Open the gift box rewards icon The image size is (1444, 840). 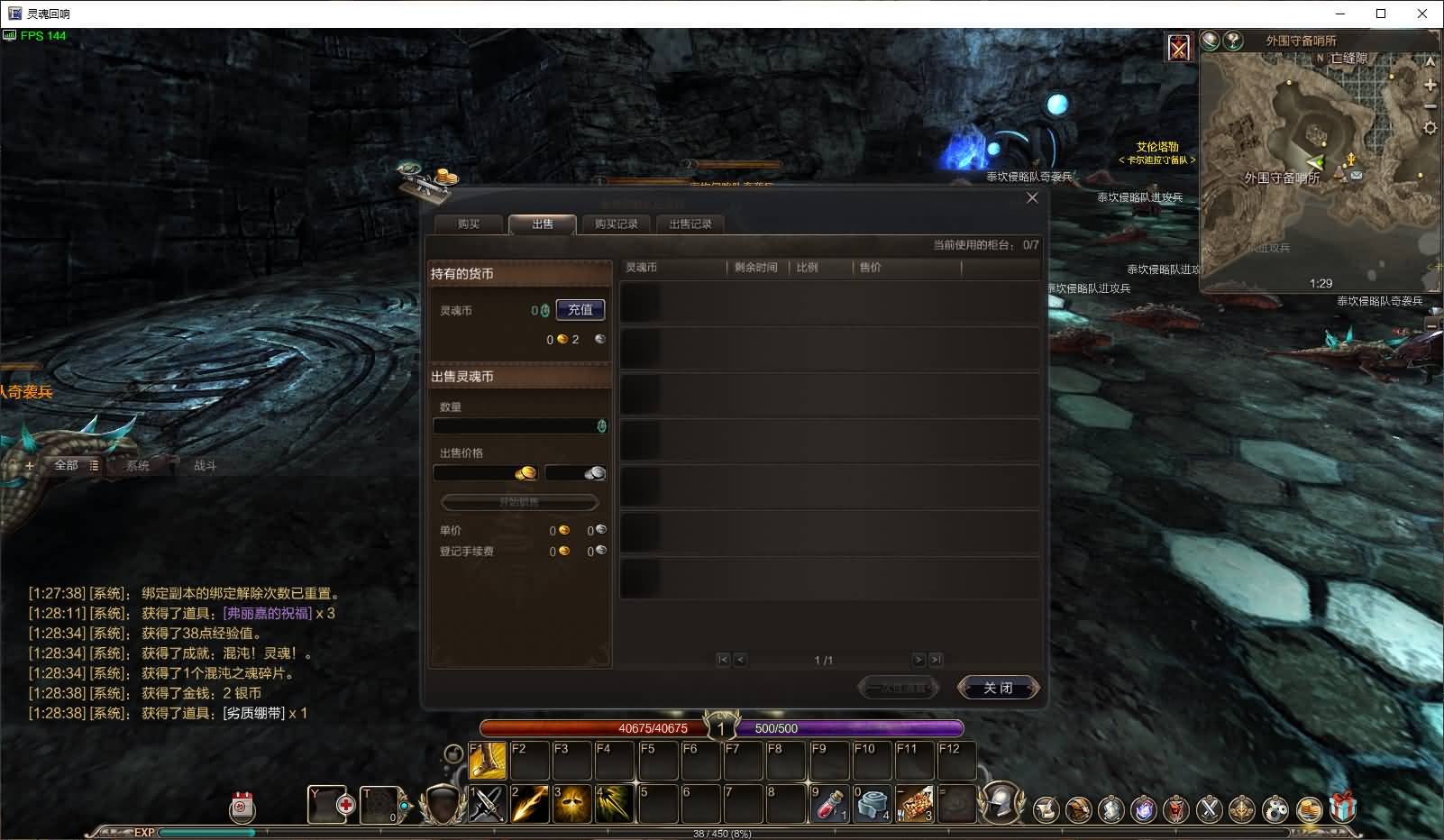coord(1342,808)
